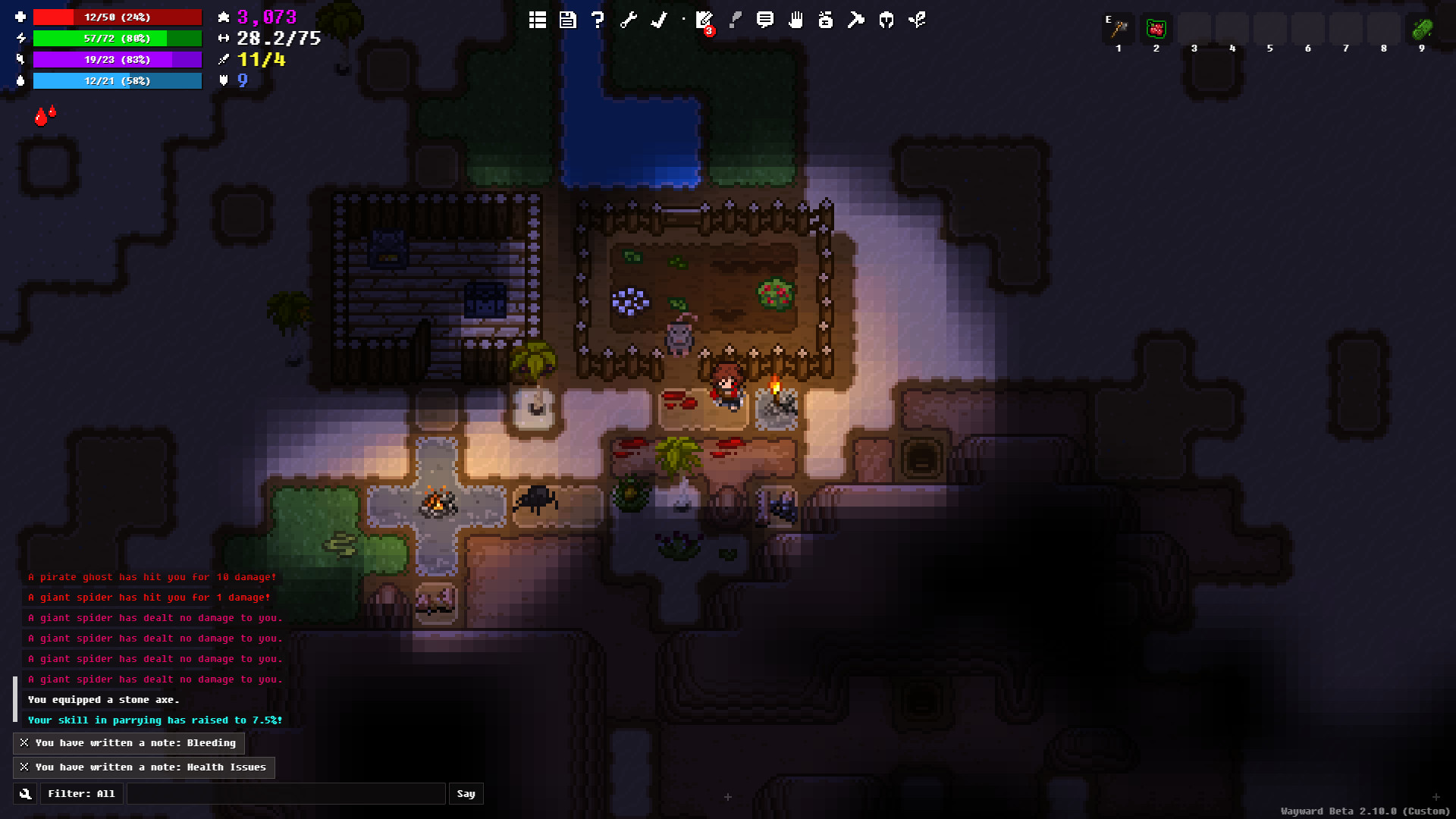Open the main menu list icon

pos(538,20)
